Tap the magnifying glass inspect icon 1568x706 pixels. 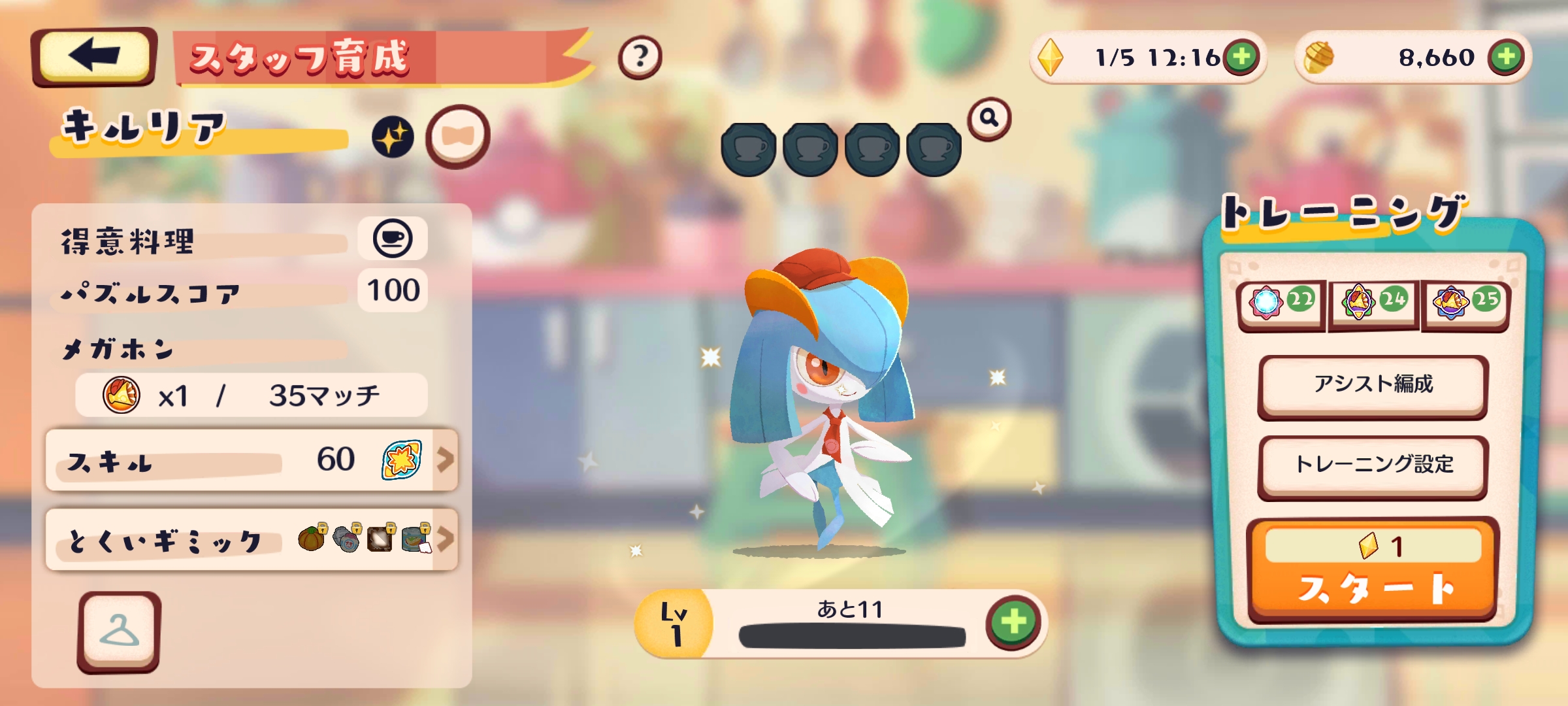click(x=989, y=118)
